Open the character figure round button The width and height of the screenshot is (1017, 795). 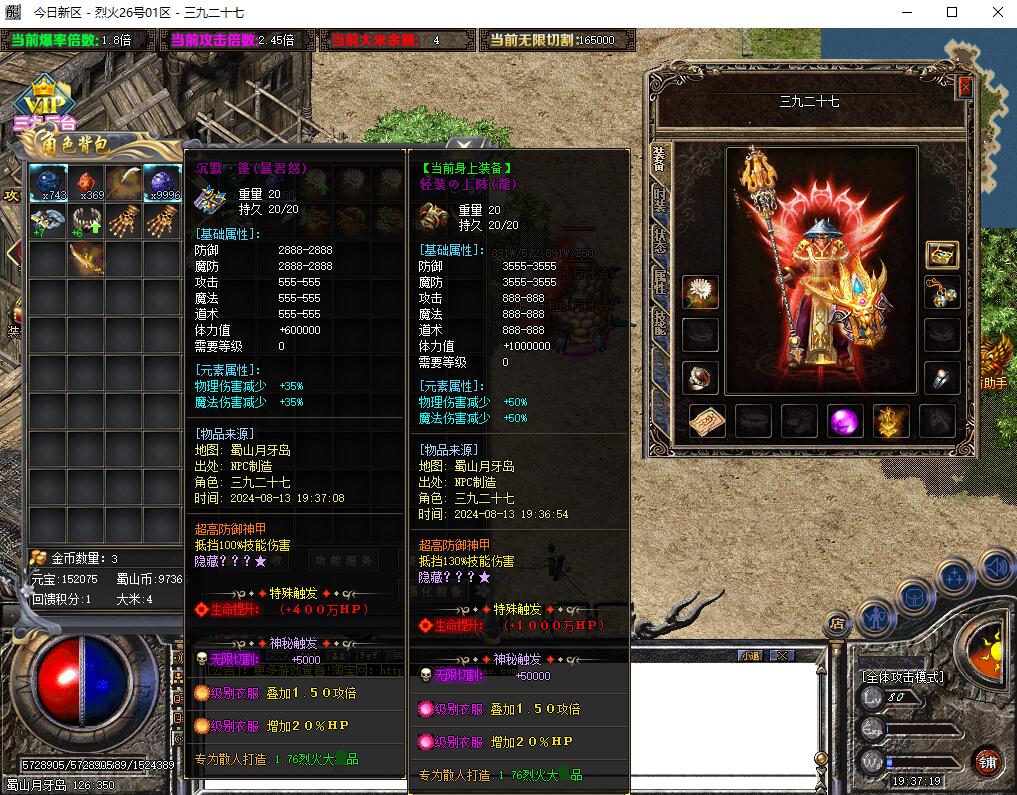(x=876, y=617)
